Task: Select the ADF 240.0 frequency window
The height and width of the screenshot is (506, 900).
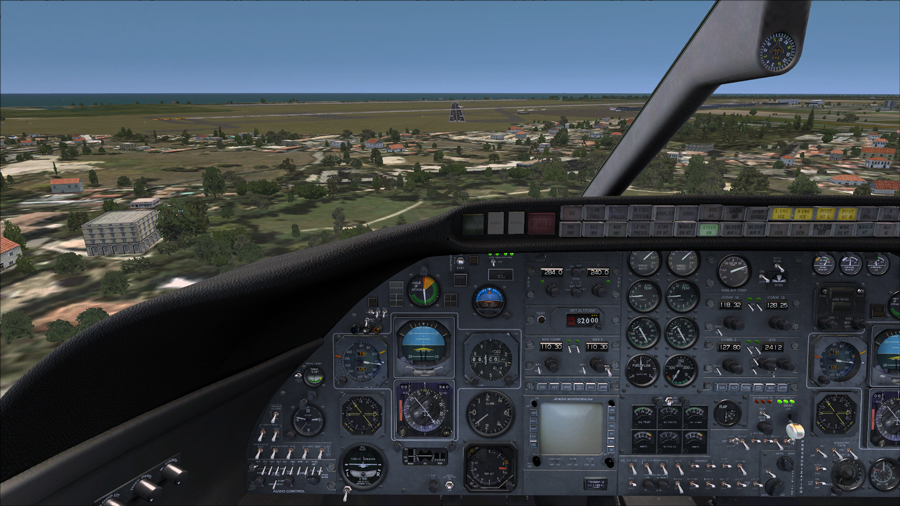Action: 598,272
